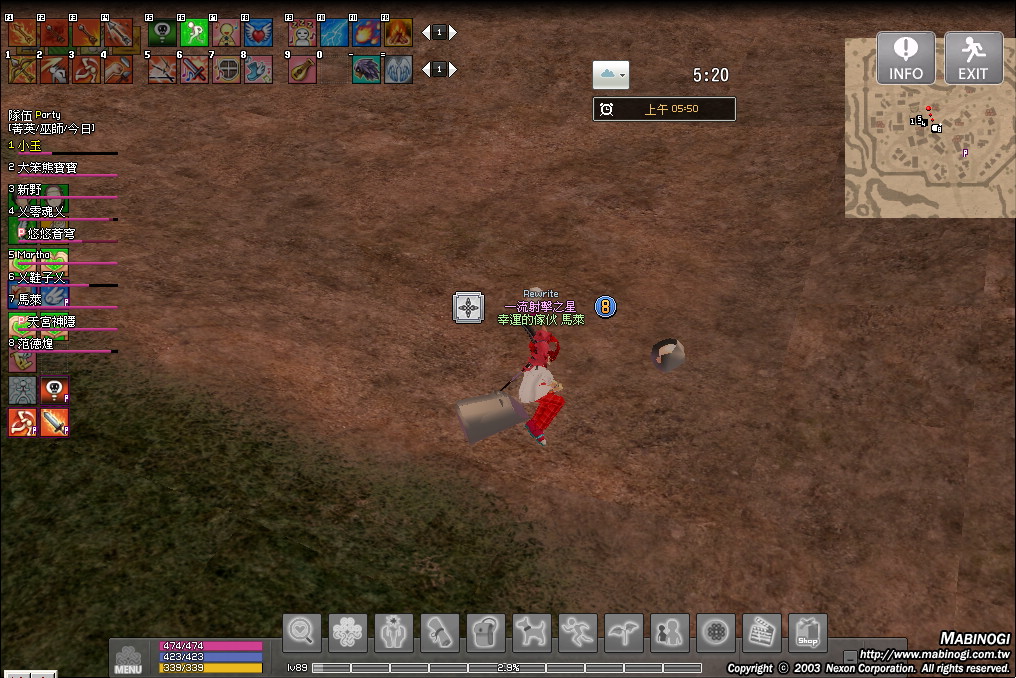The height and width of the screenshot is (678, 1016).
Task: Open the quest scroll window
Action: point(440,632)
